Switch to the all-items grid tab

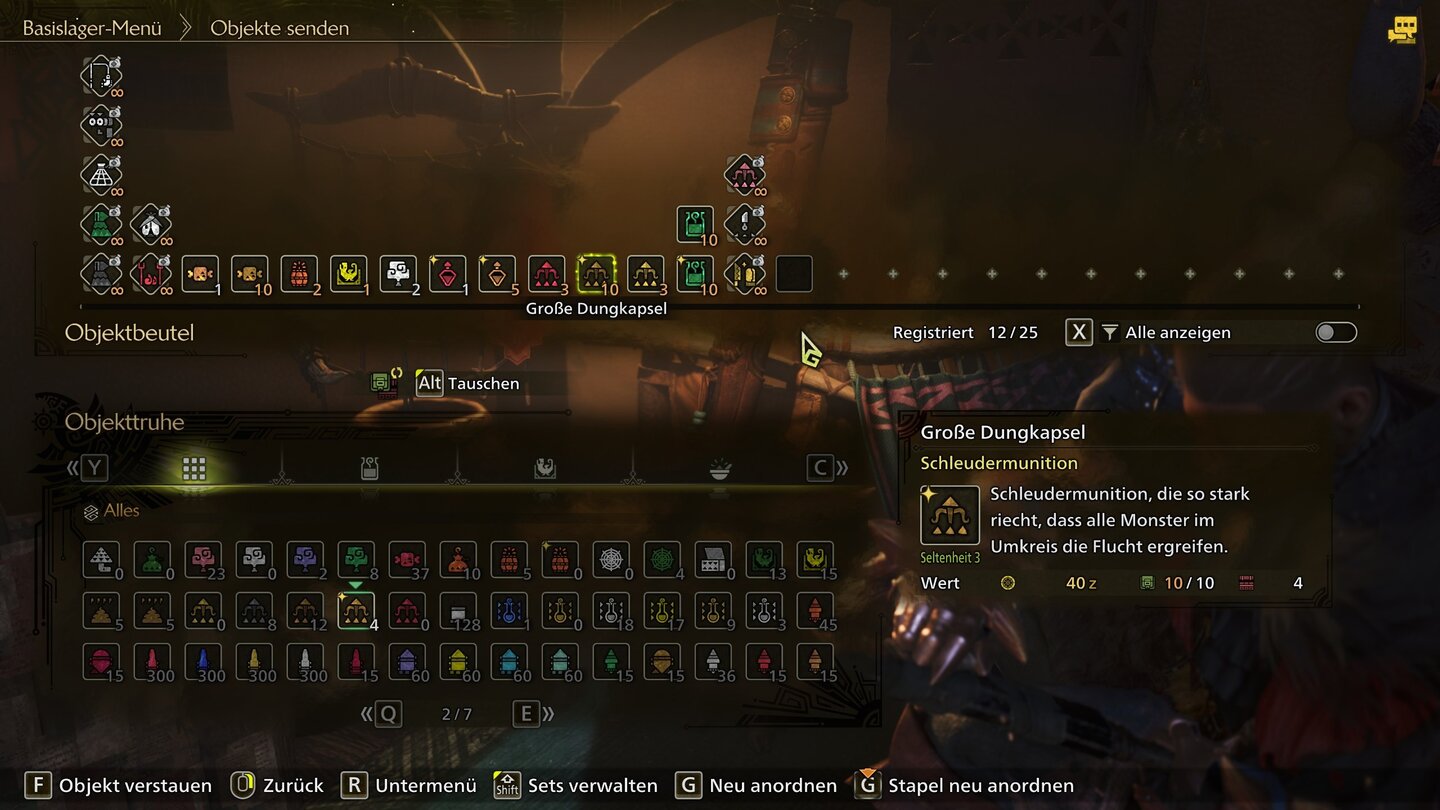(x=194, y=468)
